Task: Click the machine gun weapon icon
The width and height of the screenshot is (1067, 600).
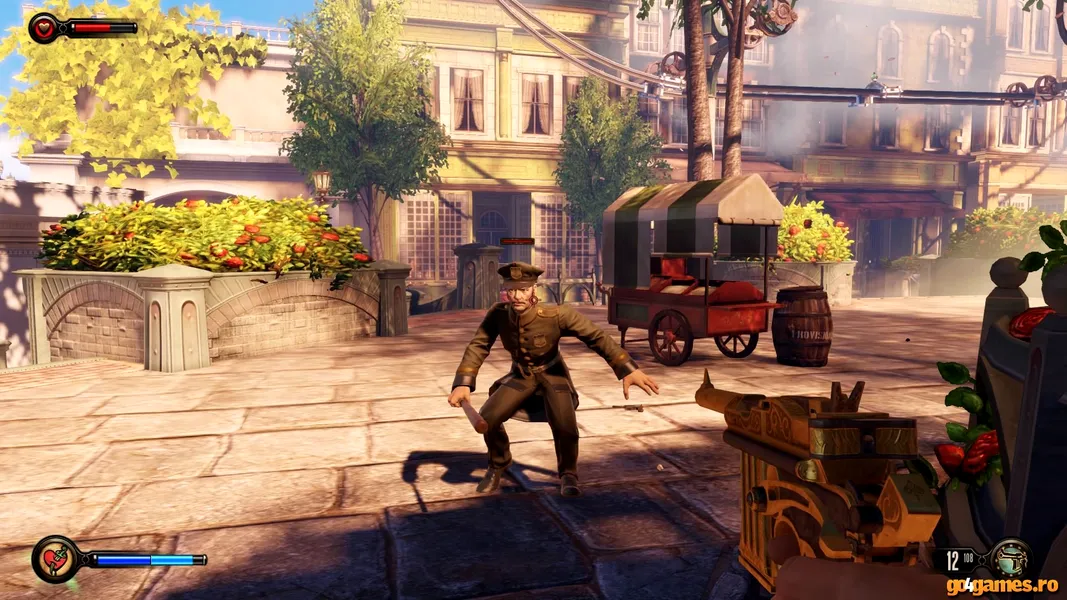Action: click(x=1008, y=557)
